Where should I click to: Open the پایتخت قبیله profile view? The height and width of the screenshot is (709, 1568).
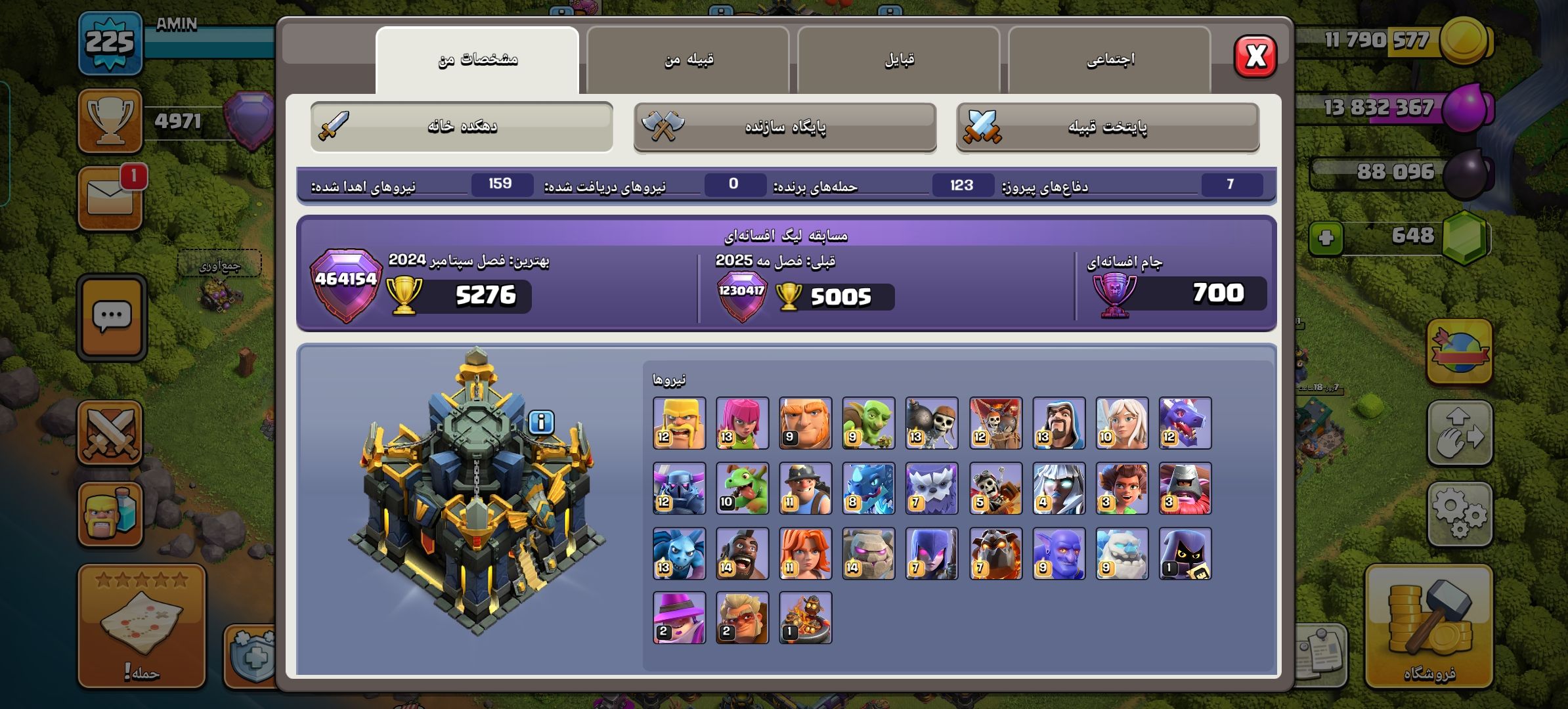pos(1107,127)
